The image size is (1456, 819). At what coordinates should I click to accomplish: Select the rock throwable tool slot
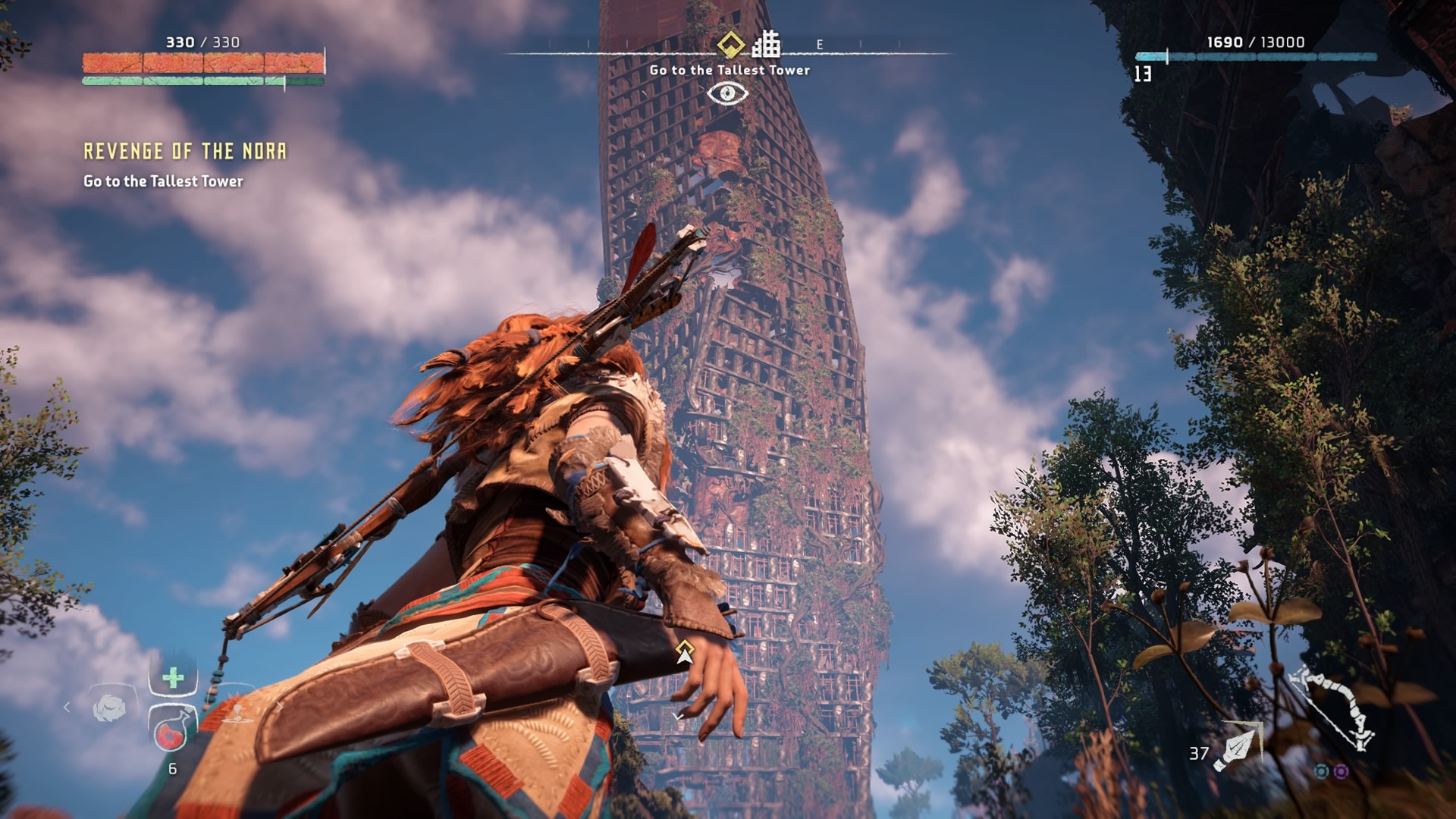109,708
